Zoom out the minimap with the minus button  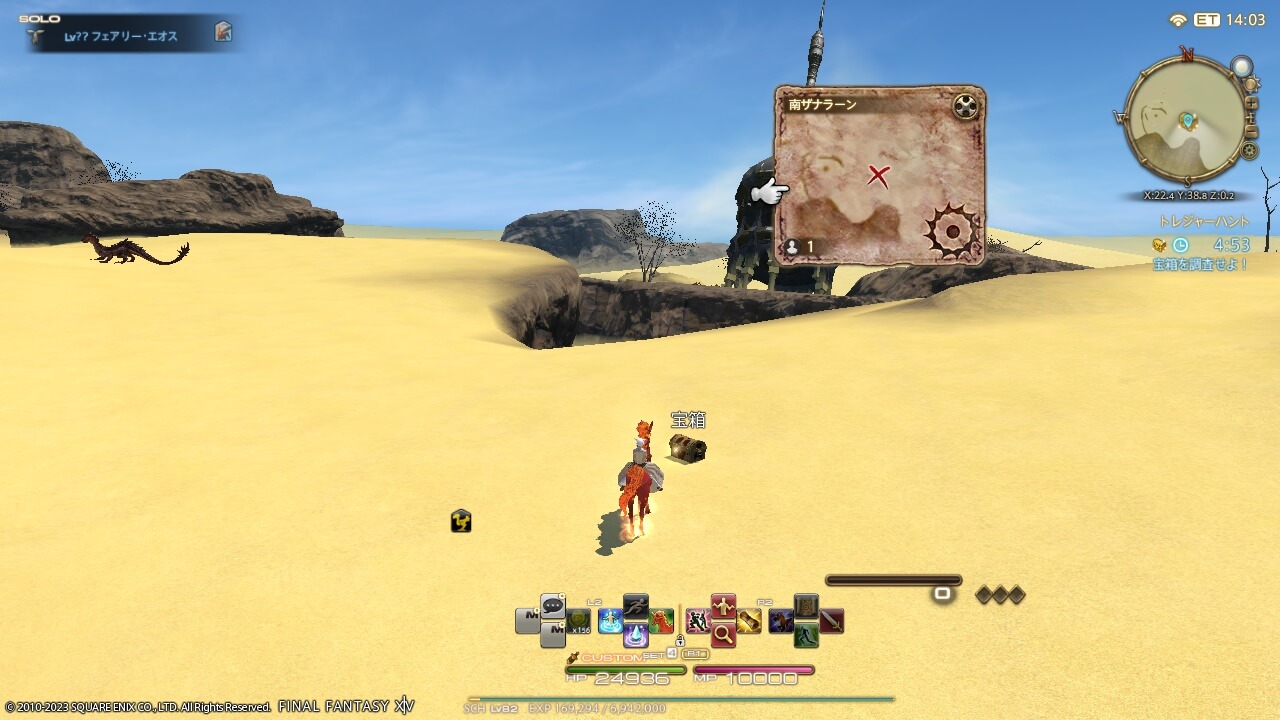[x=1252, y=131]
